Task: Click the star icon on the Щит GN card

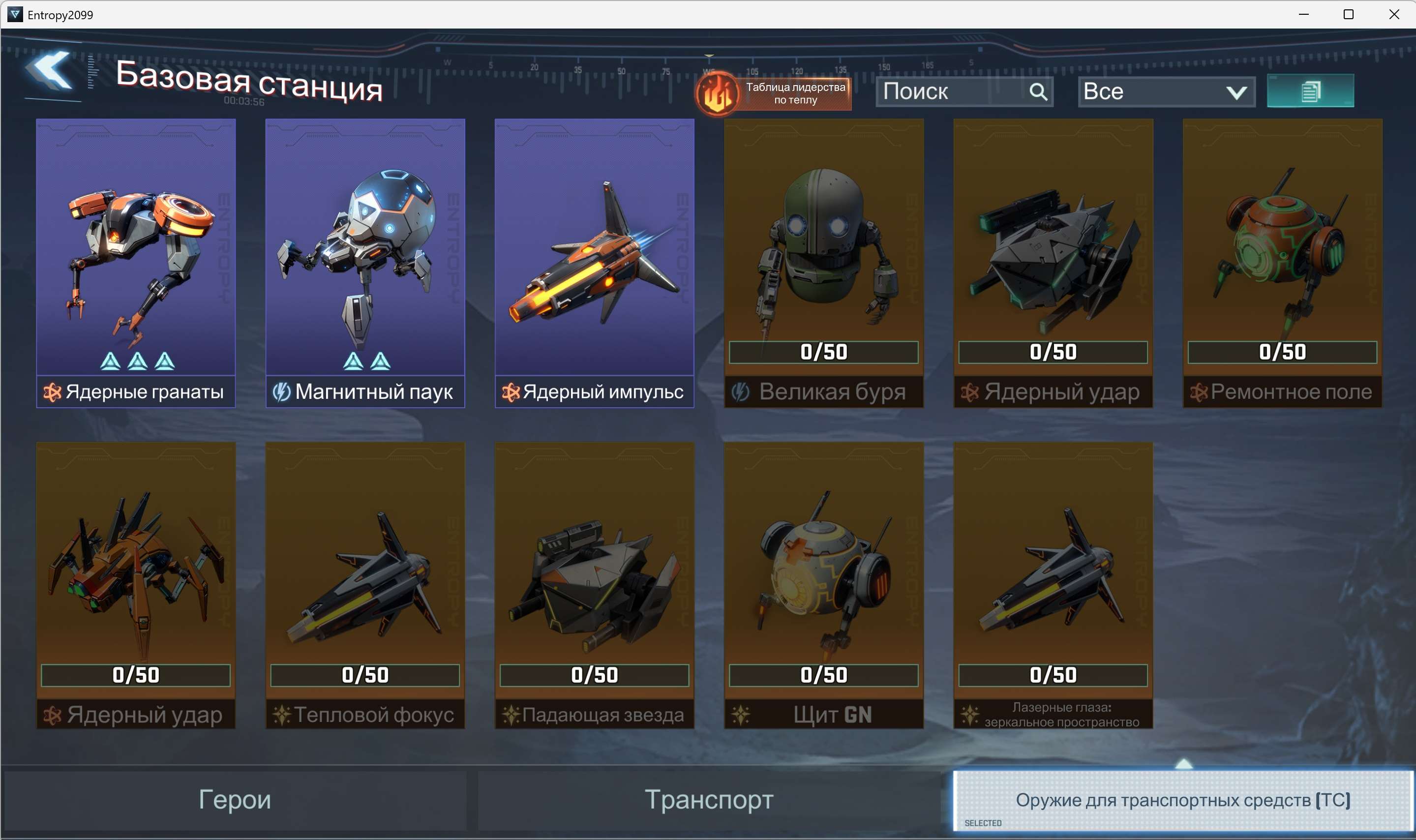Action: [740, 714]
